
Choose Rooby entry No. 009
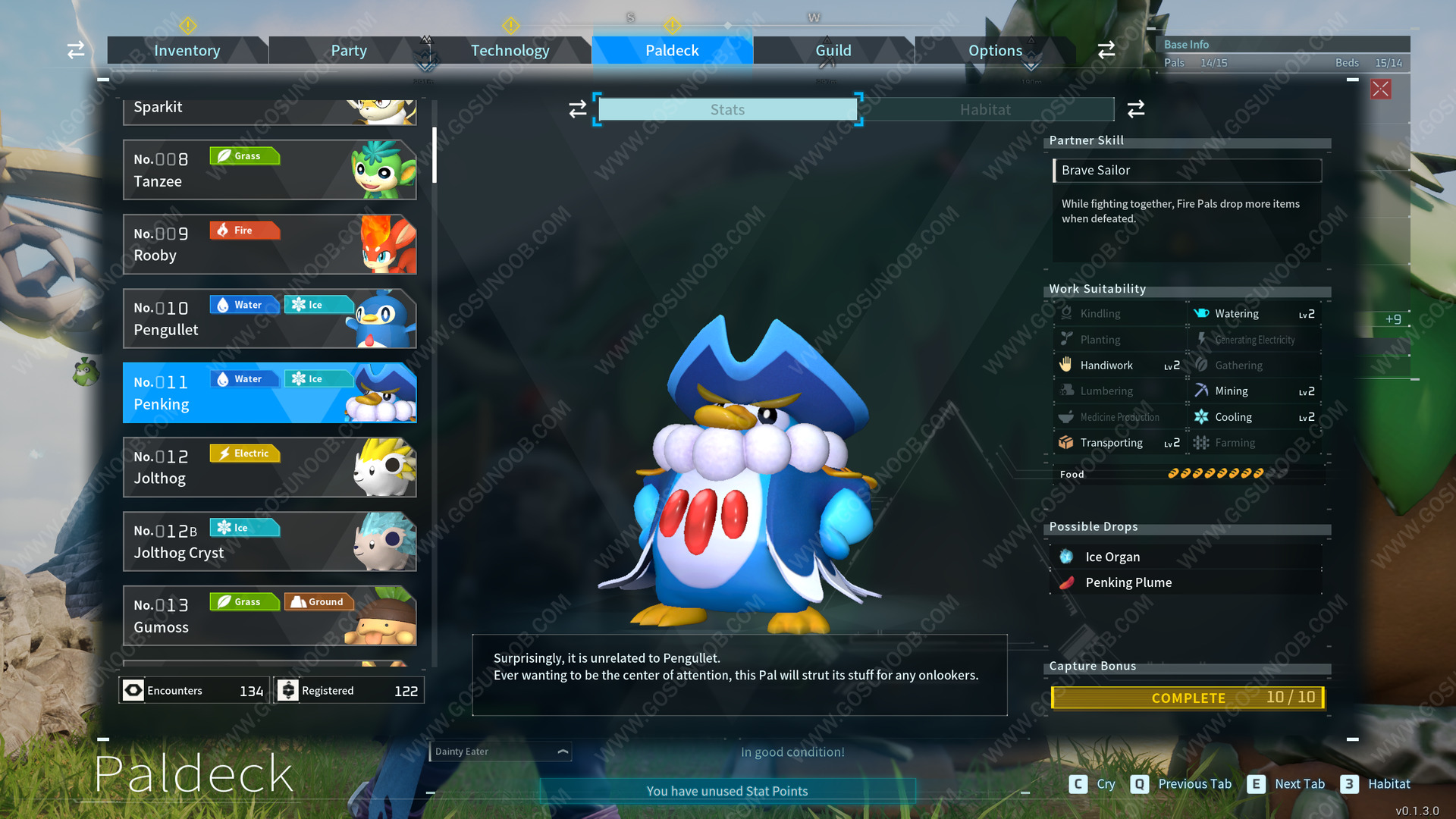[269, 244]
